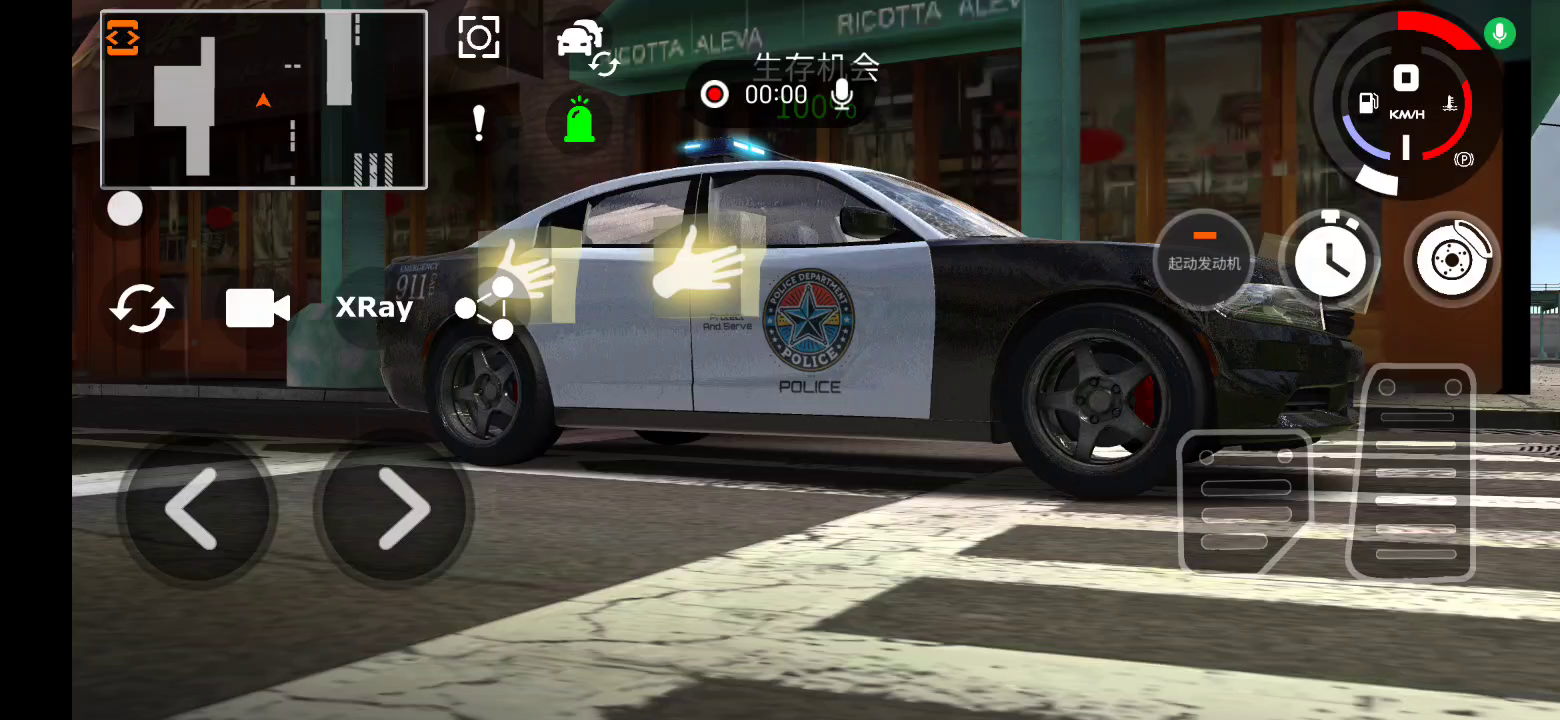Open the minimap in the corner
Viewport: 1560px width, 720px height.
(264, 100)
